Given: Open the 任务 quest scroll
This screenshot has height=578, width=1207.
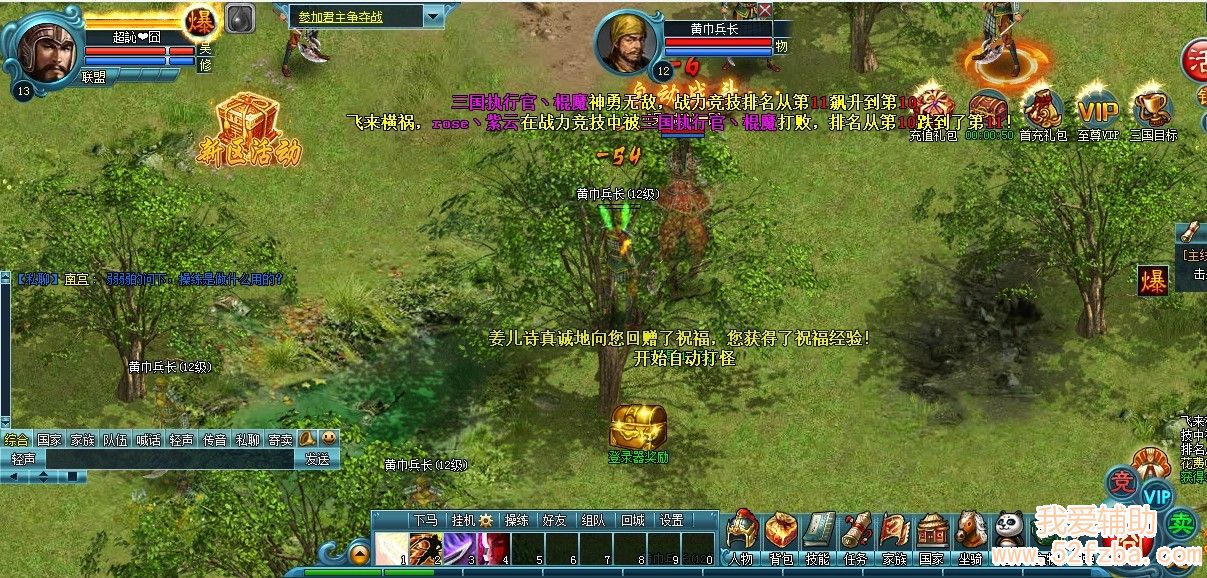Looking at the screenshot, I should [856, 534].
